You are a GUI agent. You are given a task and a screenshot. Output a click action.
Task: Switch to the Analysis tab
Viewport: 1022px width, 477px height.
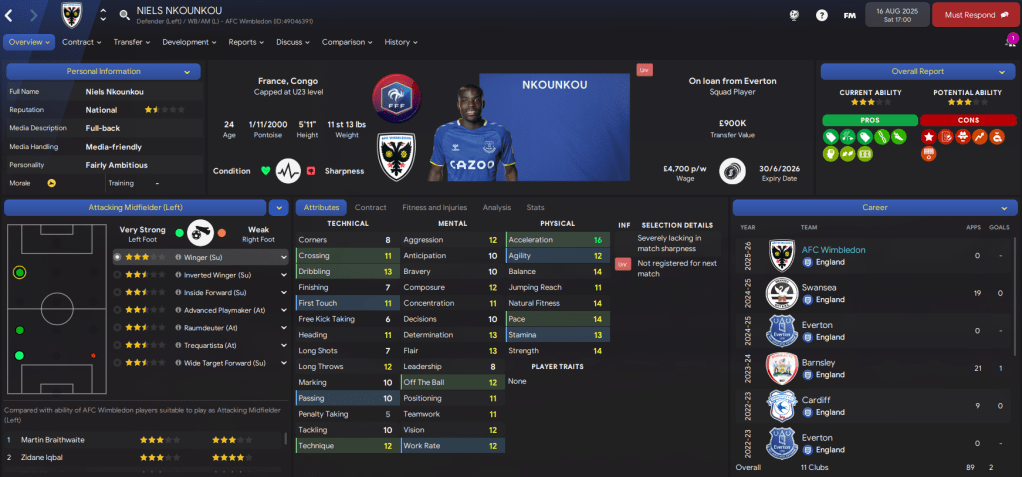pos(496,207)
